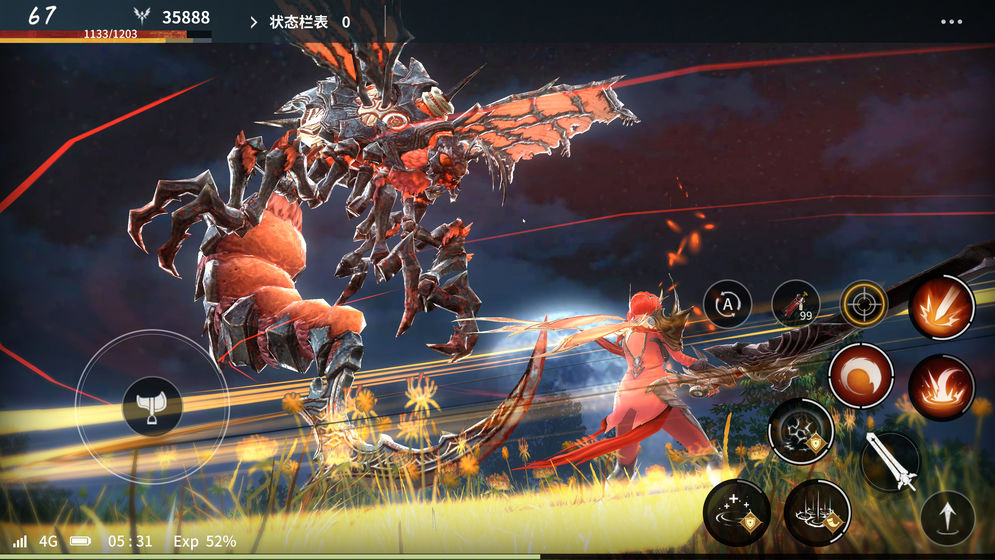
Task: Tap the sword basic attack button
Action: [890, 461]
